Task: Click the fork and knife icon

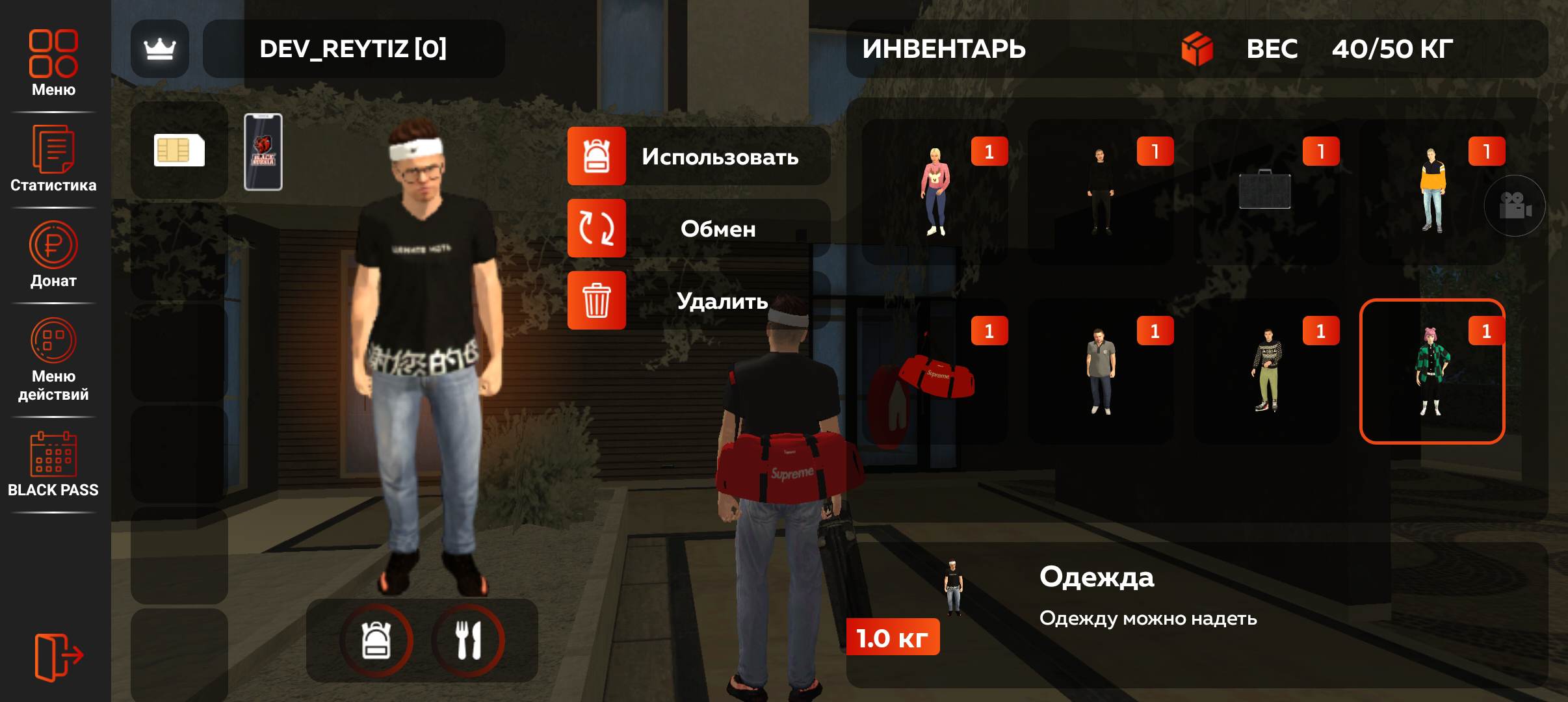Action: [469, 640]
